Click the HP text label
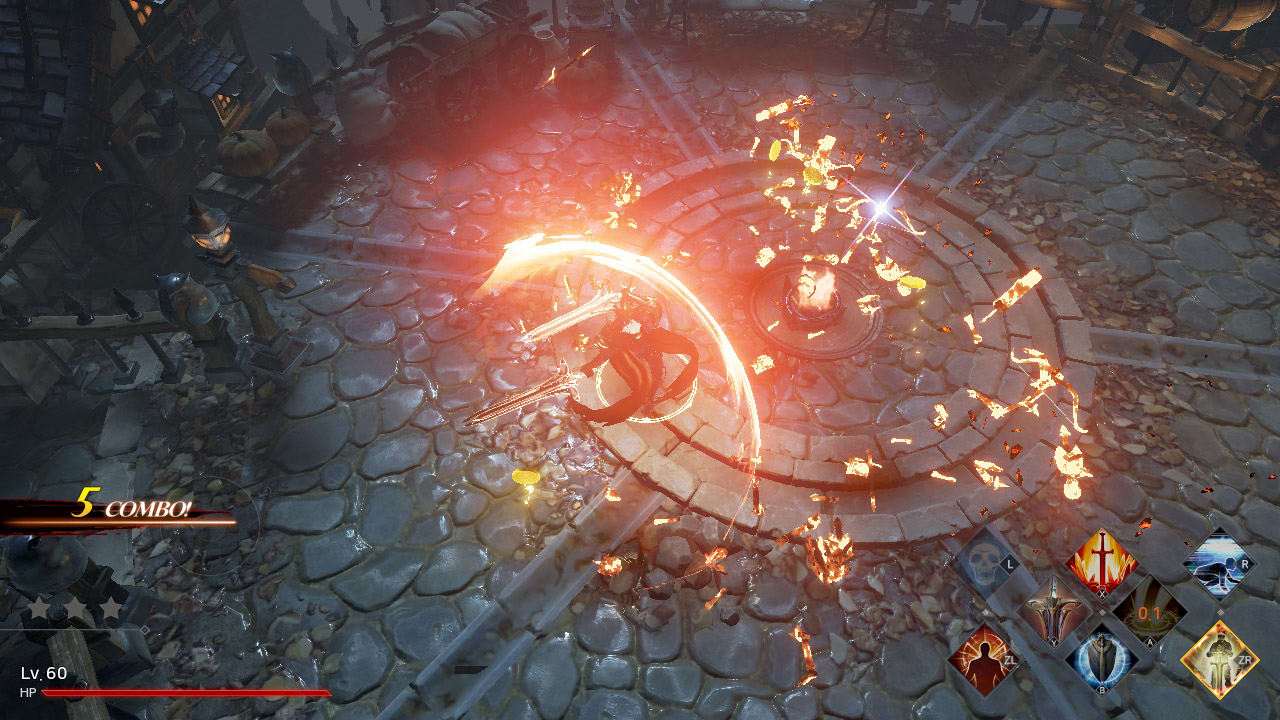1280x720 pixels. 28,692
